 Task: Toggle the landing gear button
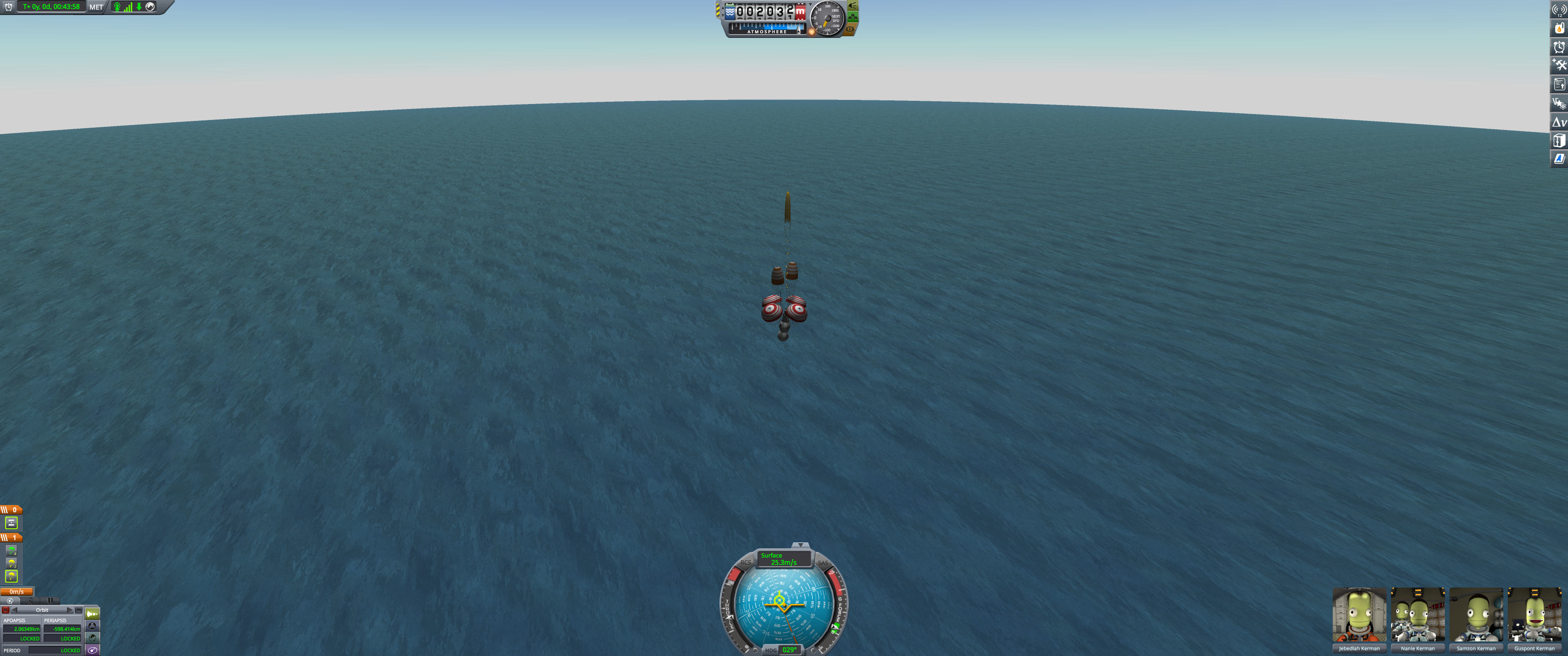853,17
